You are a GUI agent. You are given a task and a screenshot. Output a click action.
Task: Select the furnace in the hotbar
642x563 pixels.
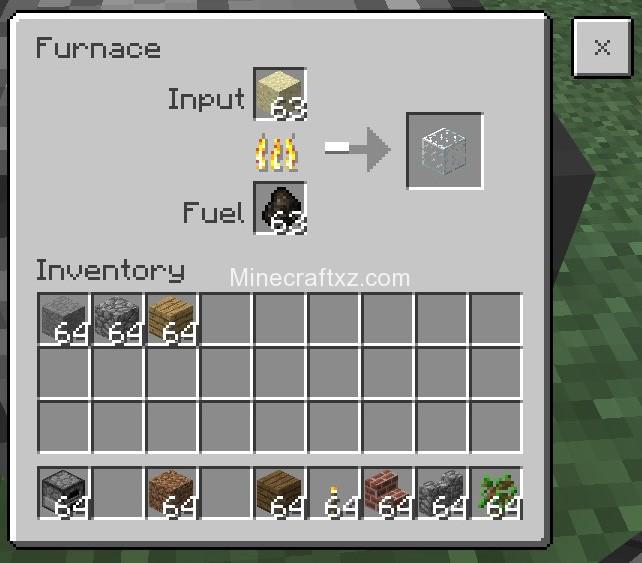coord(65,493)
